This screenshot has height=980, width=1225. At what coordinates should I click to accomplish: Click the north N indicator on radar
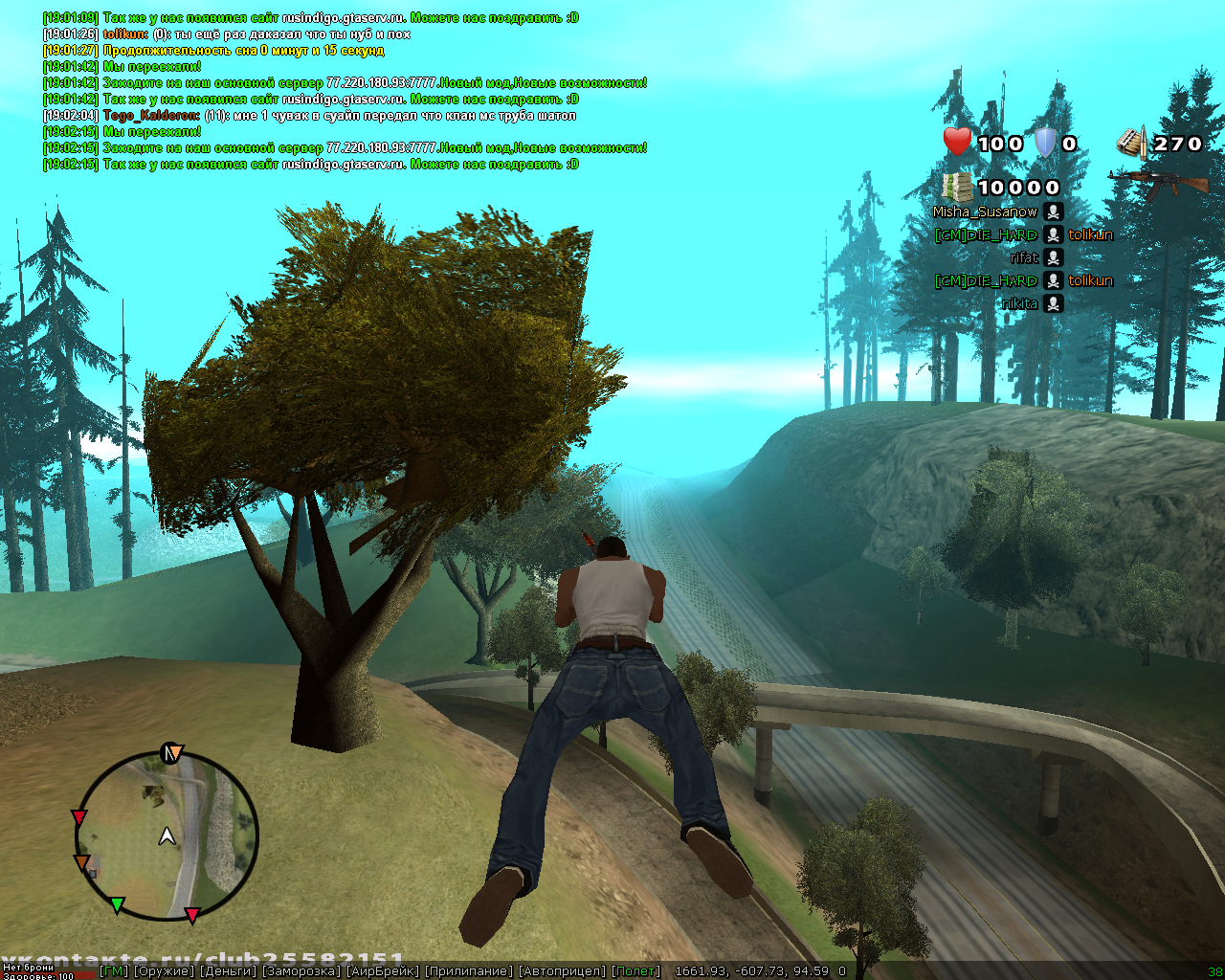[172, 753]
